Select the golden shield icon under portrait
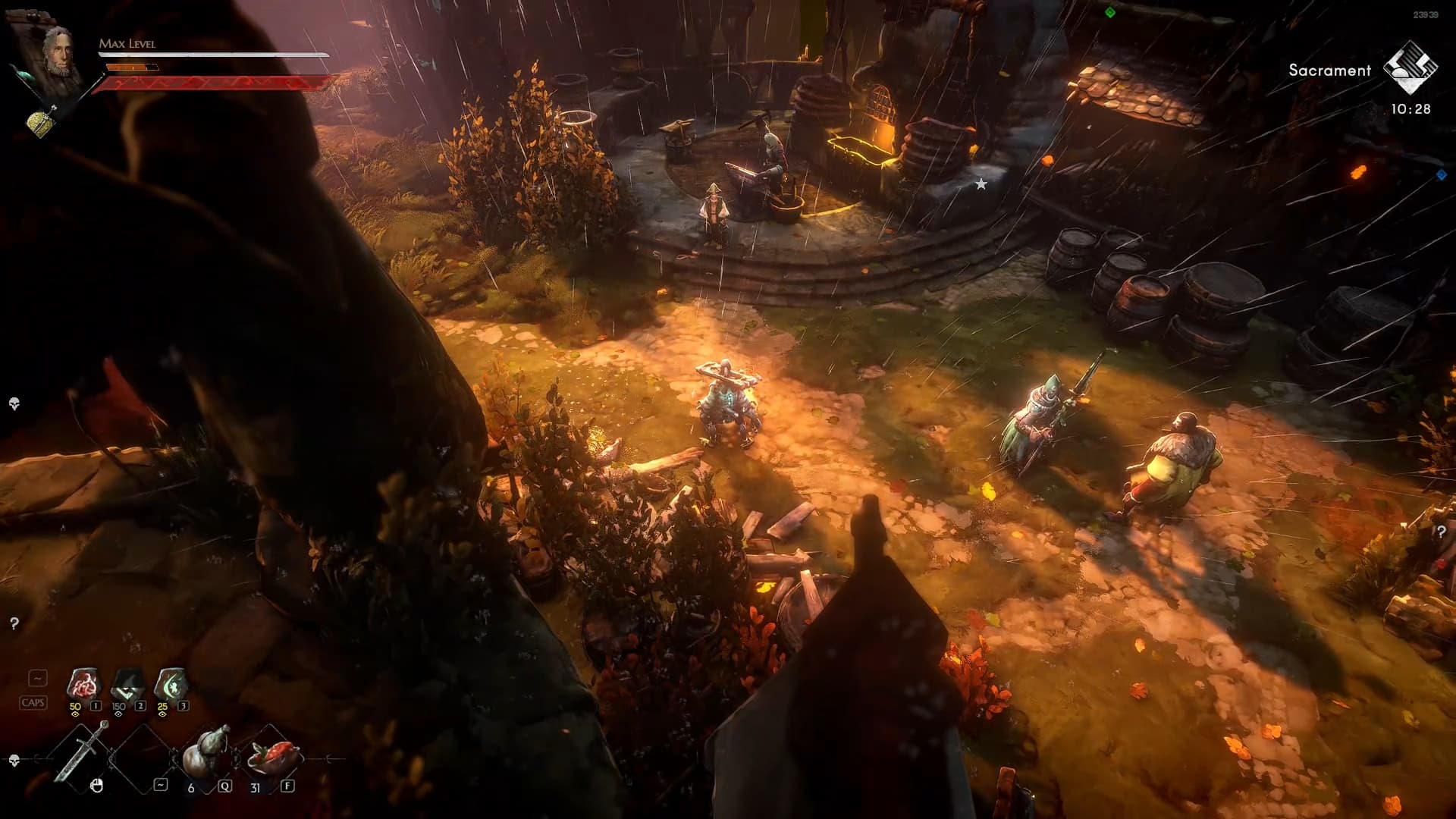 (x=42, y=121)
